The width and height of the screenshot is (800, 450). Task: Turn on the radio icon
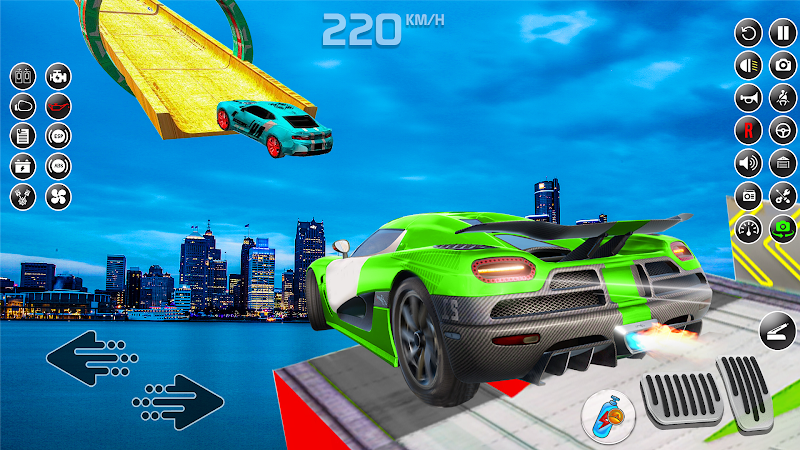(x=747, y=194)
